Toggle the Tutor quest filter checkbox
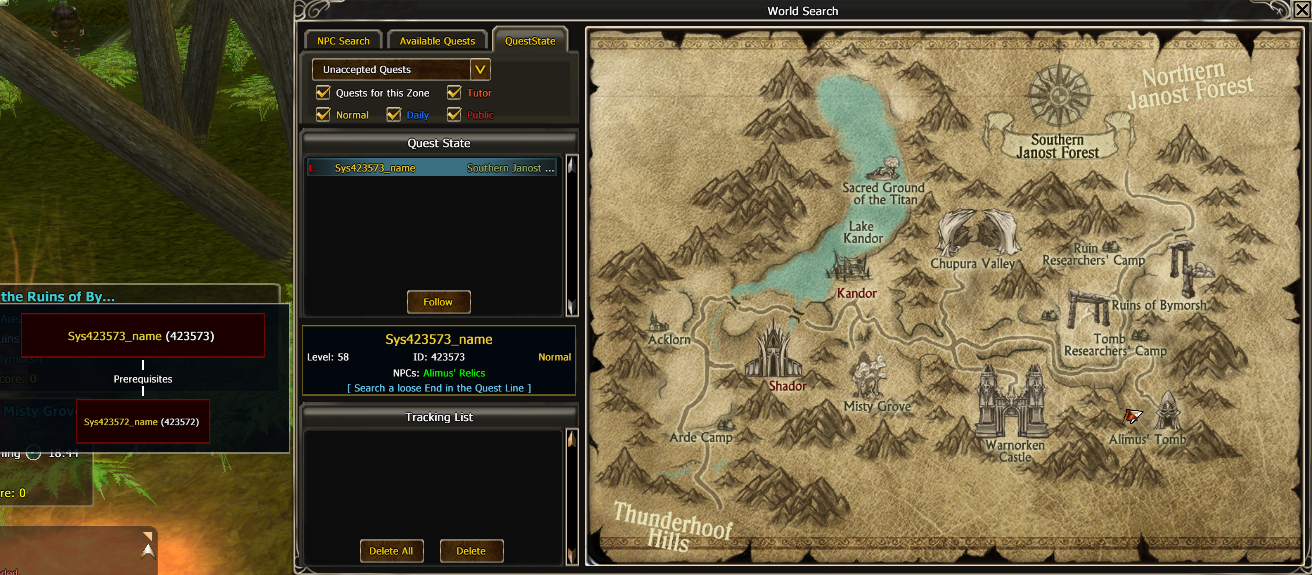The height and width of the screenshot is (575, 1312). tap(454, 93)
